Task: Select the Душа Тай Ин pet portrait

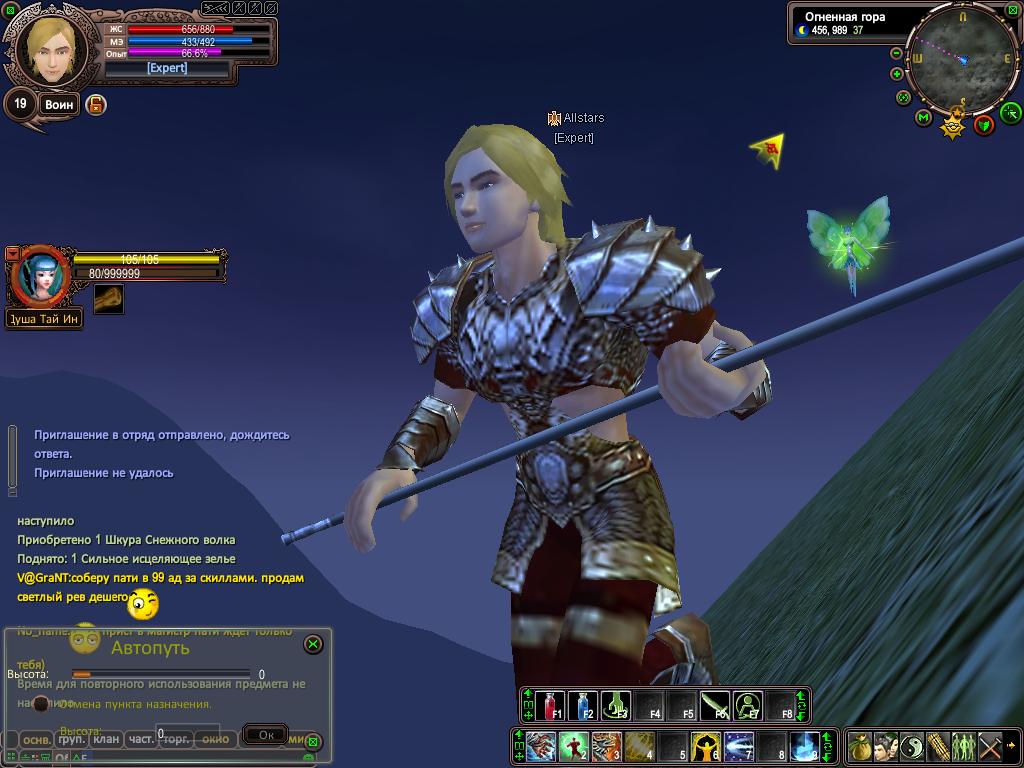Action: click(x=40, y=277)
